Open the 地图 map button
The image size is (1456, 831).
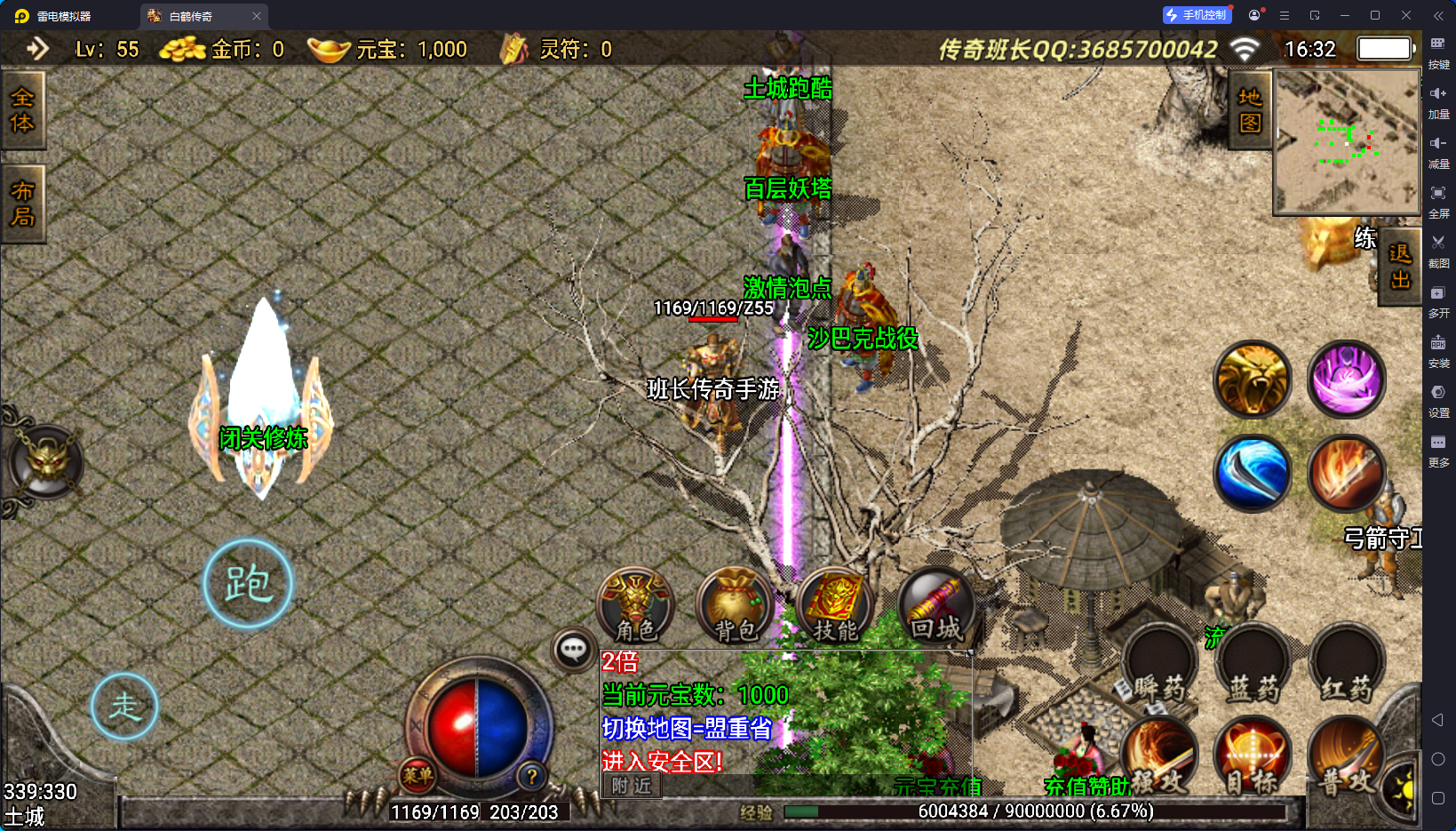(1250, 110)
